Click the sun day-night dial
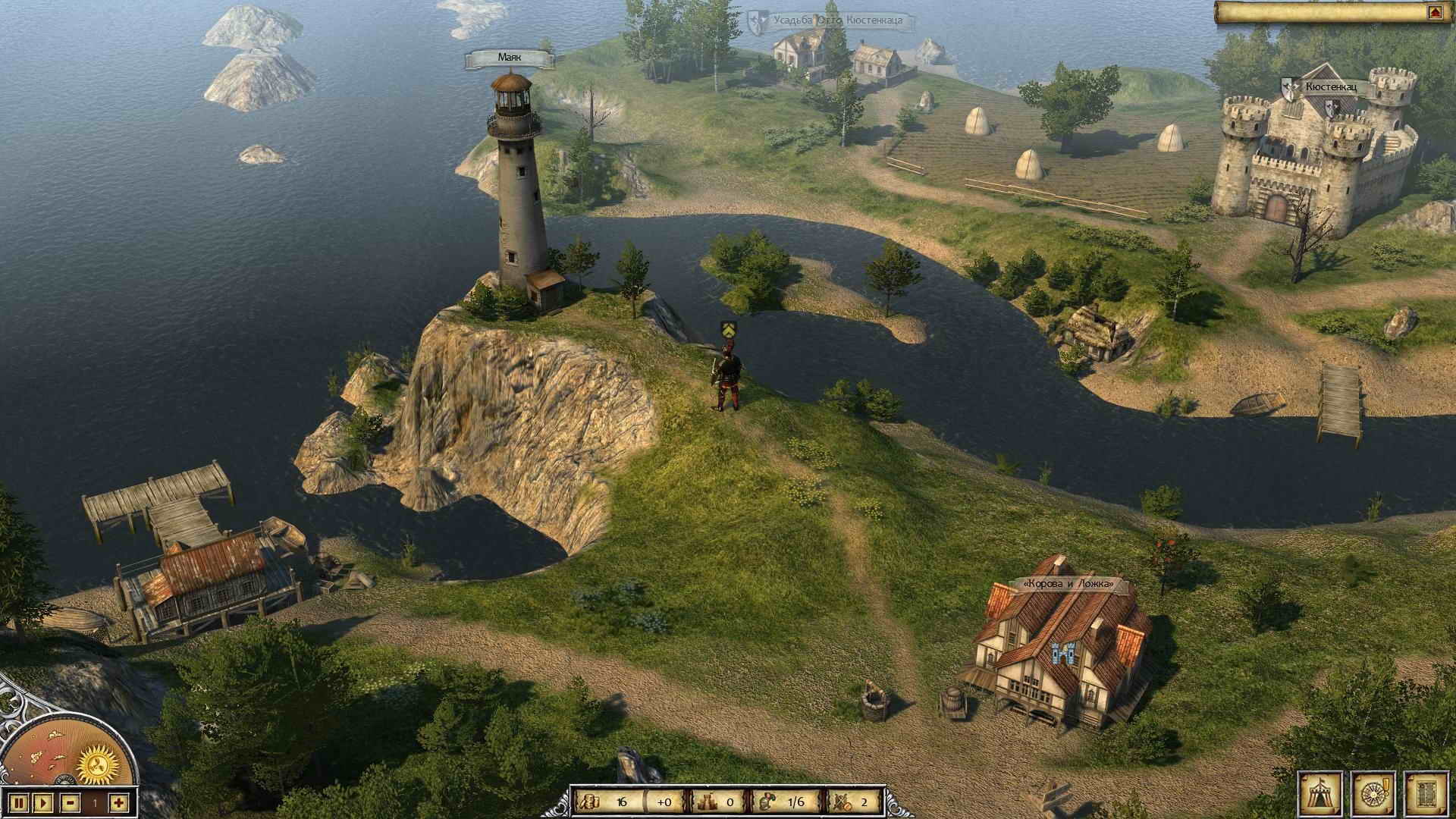The width and height of the screenshot is (1456, 819). click(100, 761)
